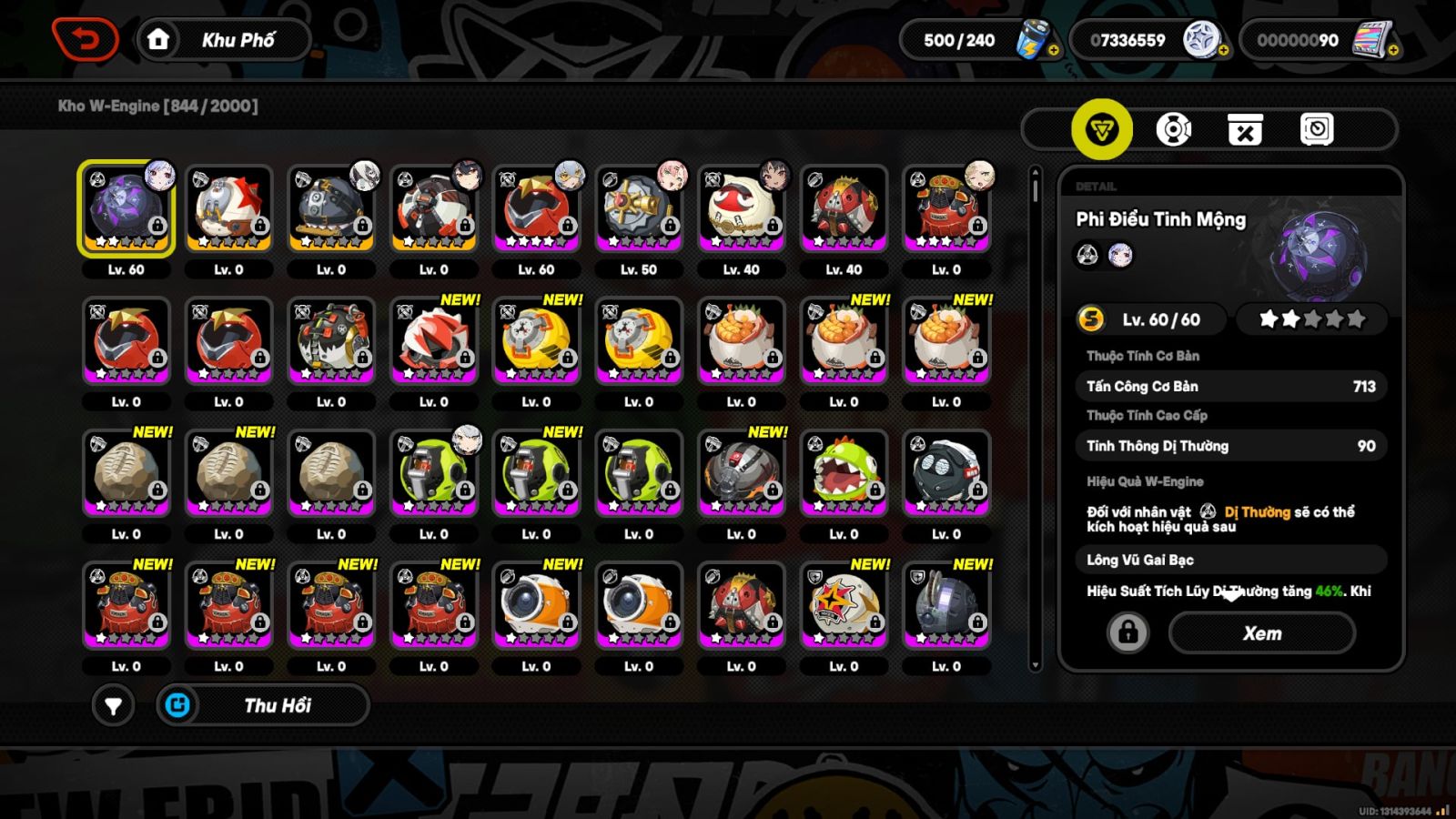Screen dimensions: 1456x819
Task: Add Dennies with the plus icon
Action: pos(1223,51)
